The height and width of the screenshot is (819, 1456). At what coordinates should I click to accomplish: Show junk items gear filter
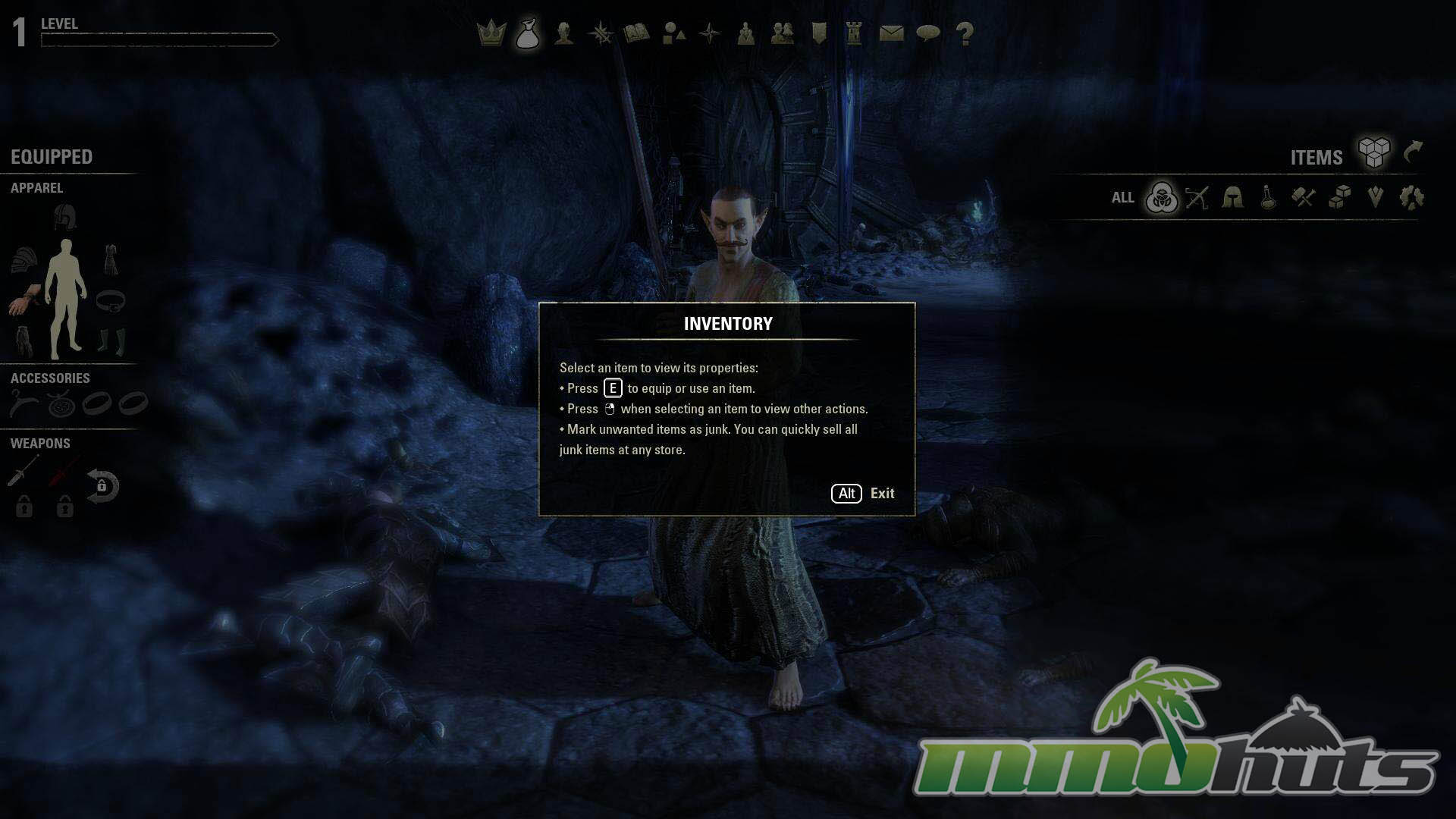click(x=1412, y=198)
